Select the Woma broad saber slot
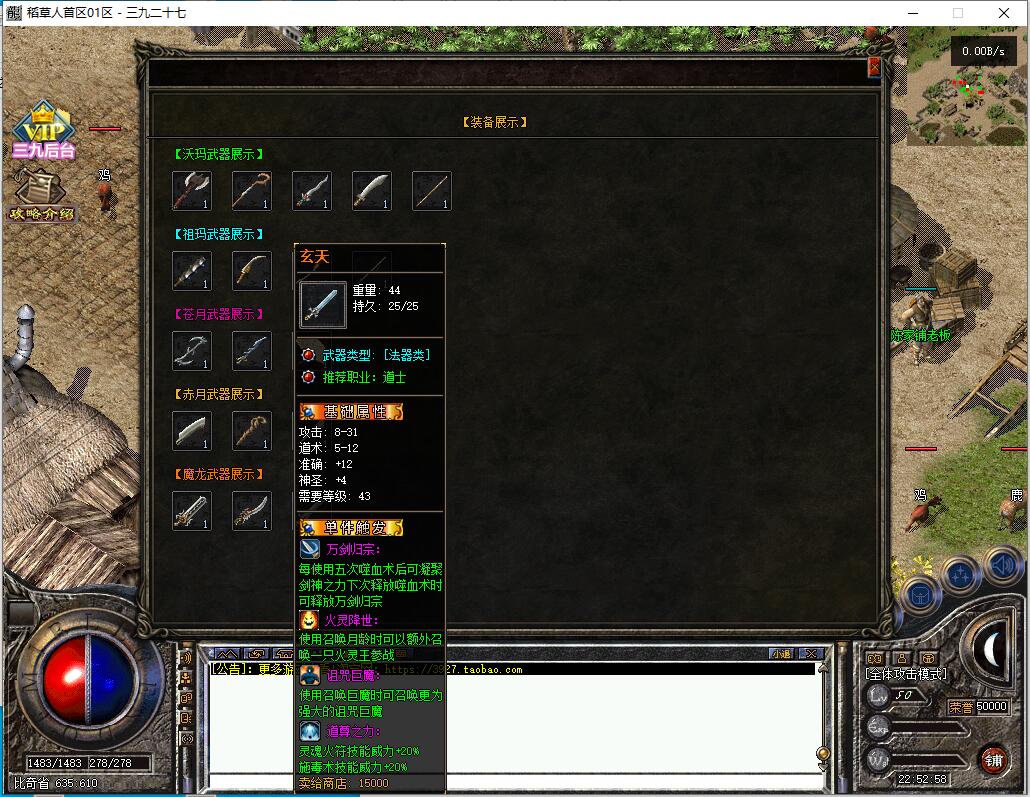Viewport: 1030px width, 797px height. (371, 191)
